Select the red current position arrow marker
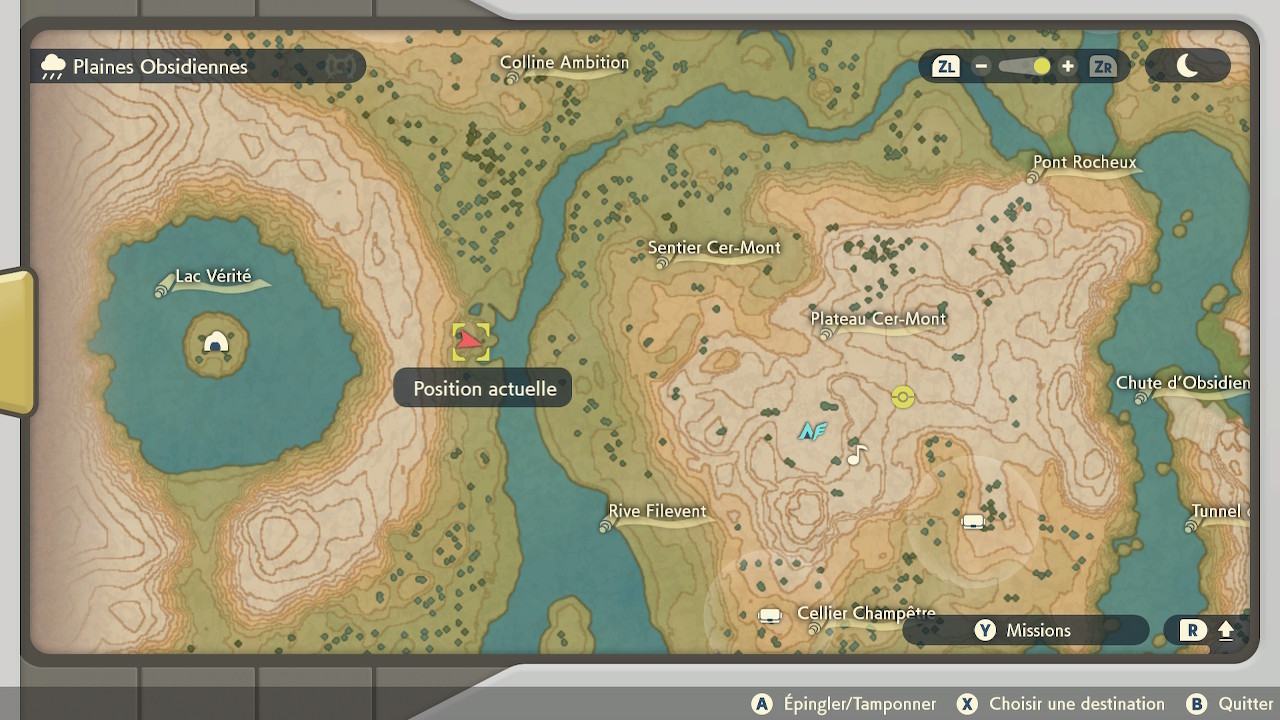 [x=470, y=343]
